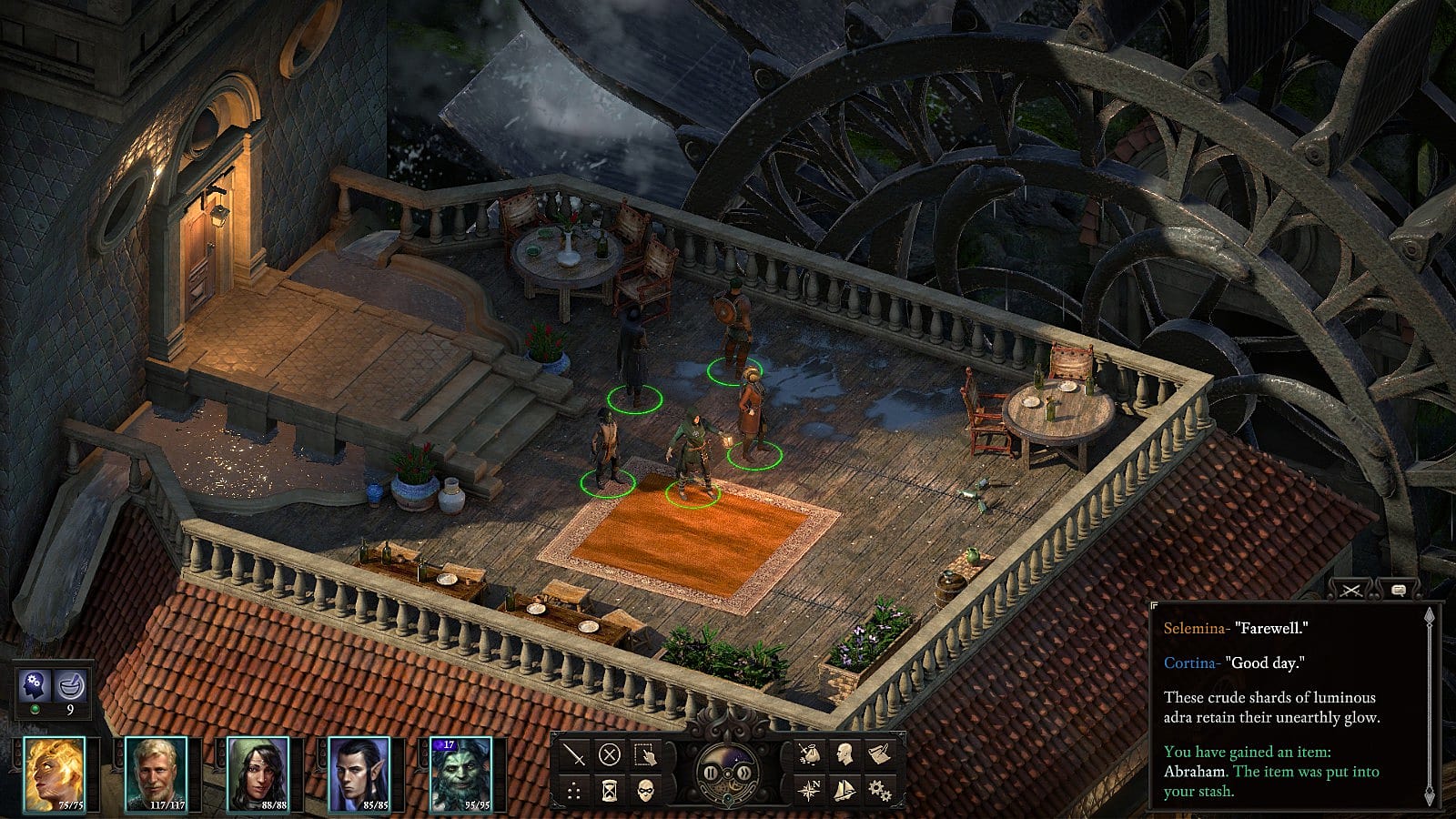Open the character sheet head icon
1456x819 pixels.
click(844, 754)
